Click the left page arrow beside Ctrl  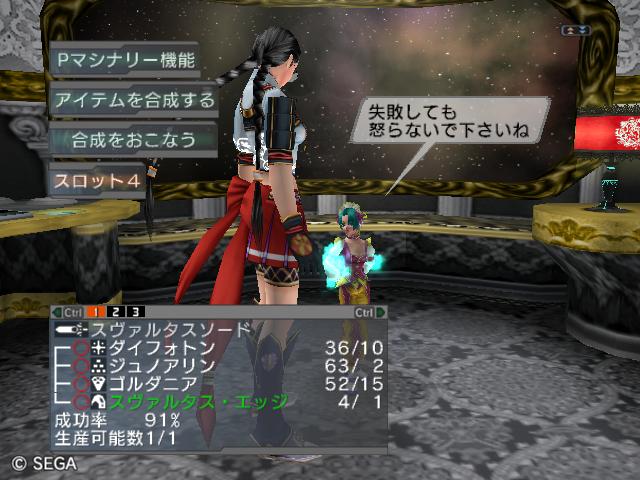56,313
